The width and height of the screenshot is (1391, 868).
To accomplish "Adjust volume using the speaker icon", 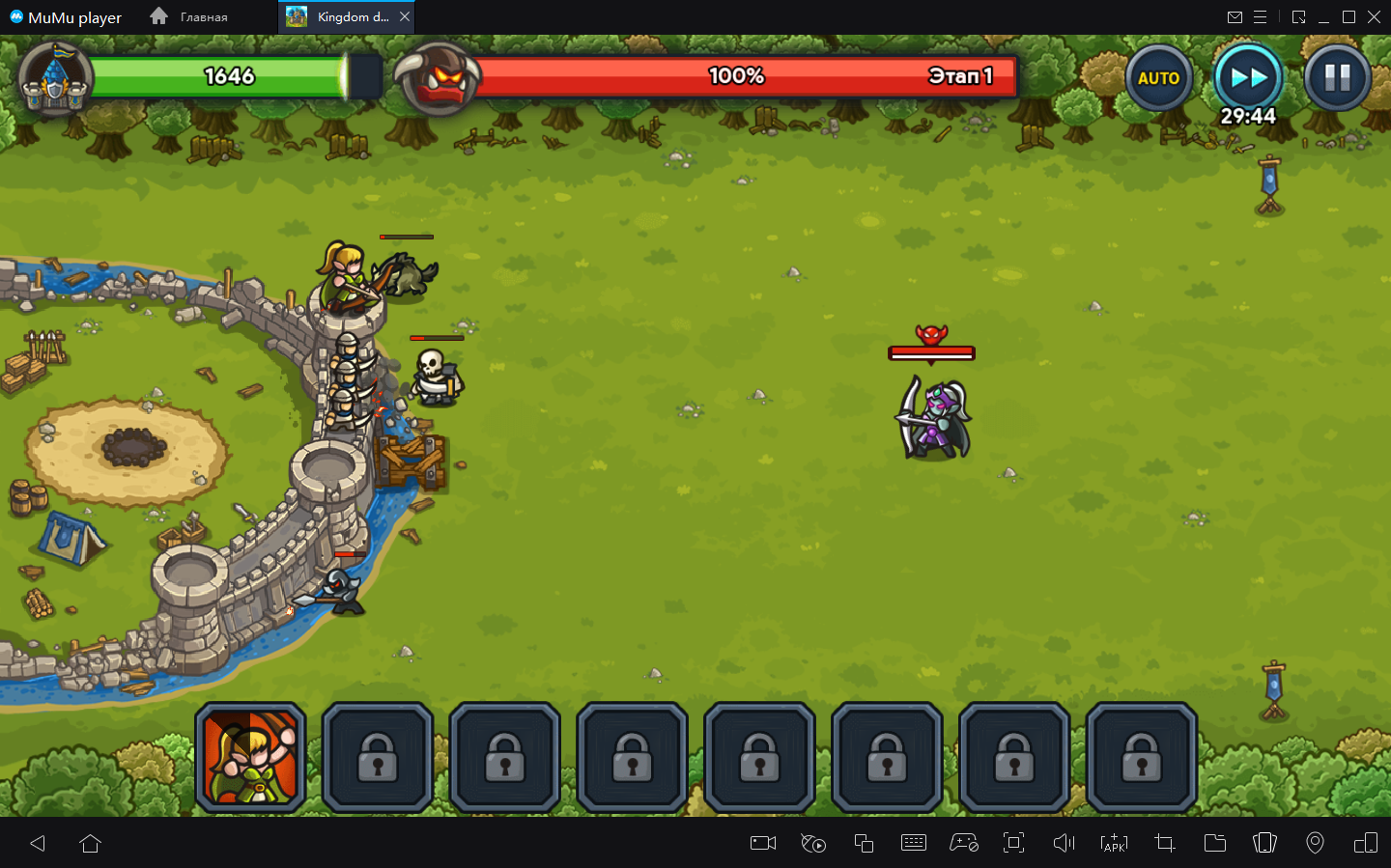I will point(1064,843).
